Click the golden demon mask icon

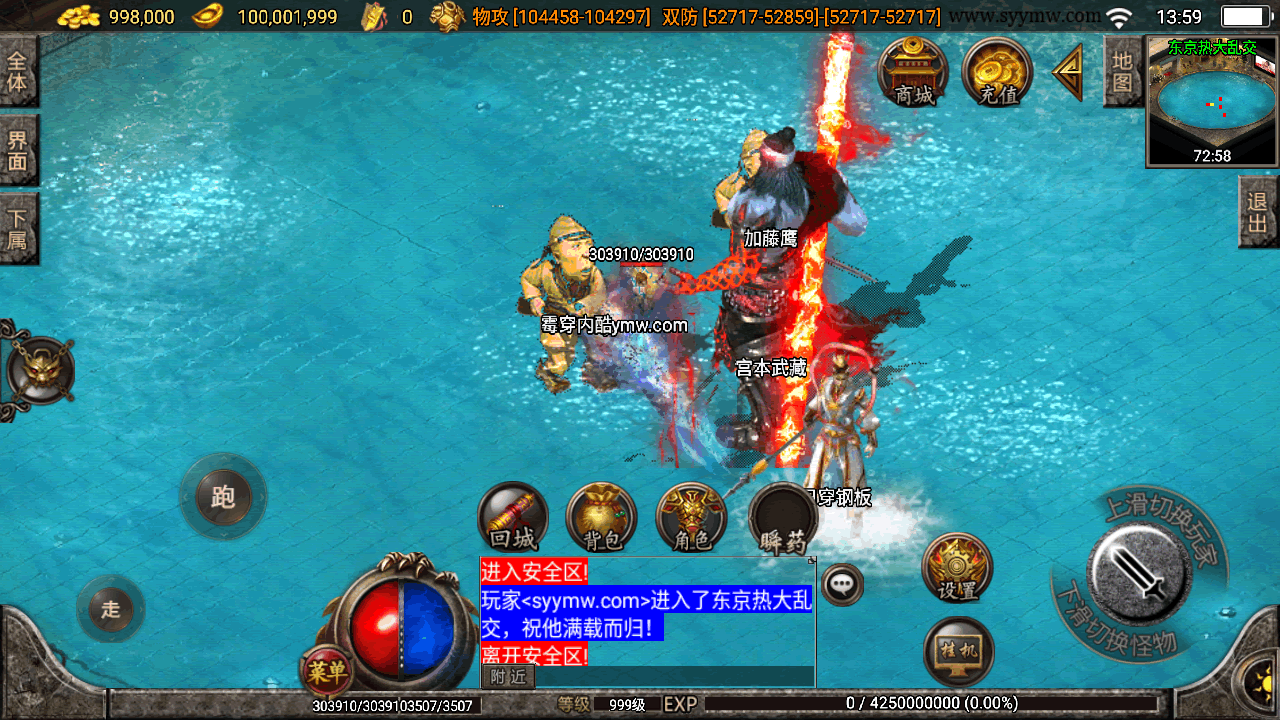pos(40,371)
